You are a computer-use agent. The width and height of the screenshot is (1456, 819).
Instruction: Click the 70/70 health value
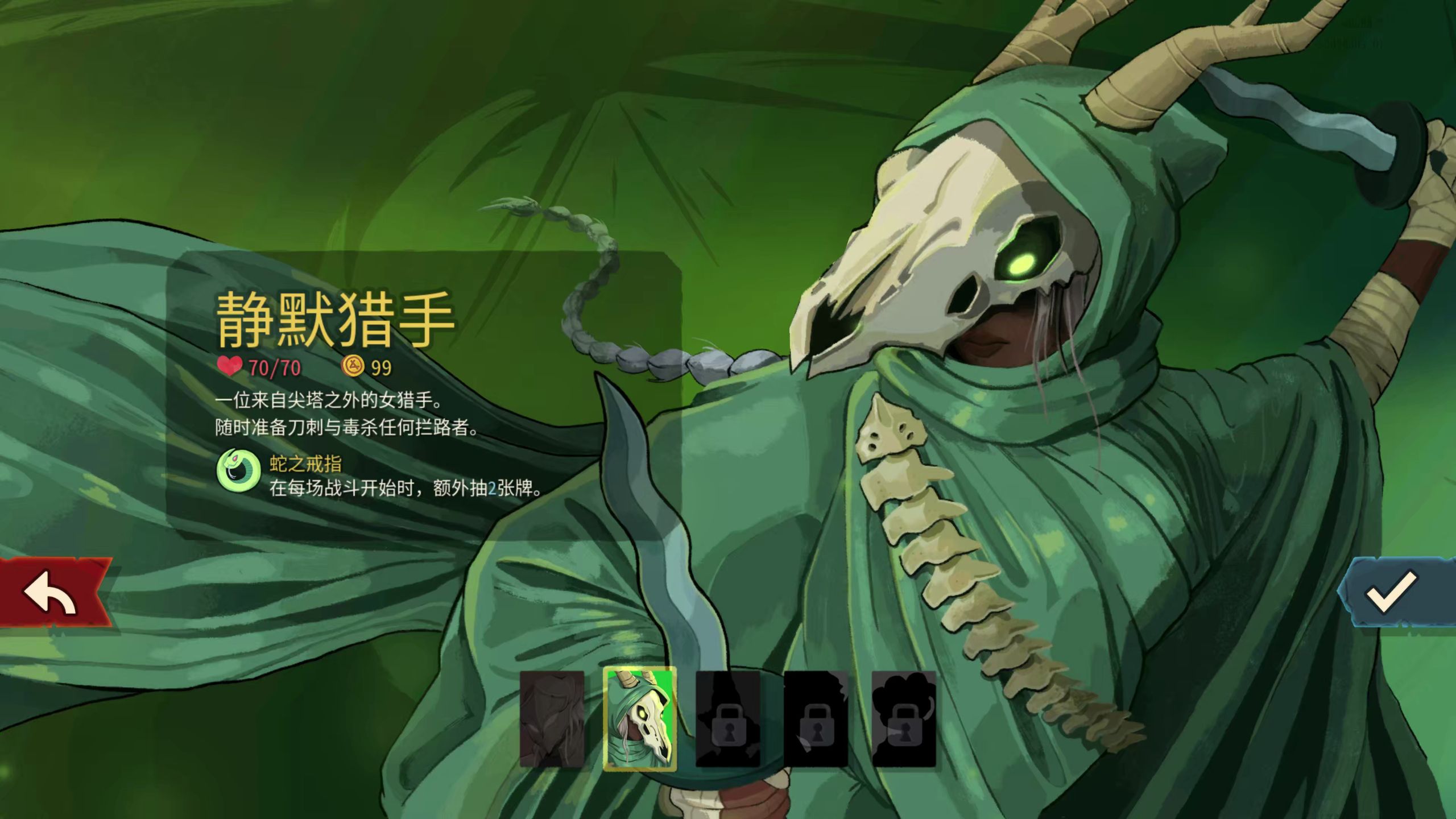point(274,367)
